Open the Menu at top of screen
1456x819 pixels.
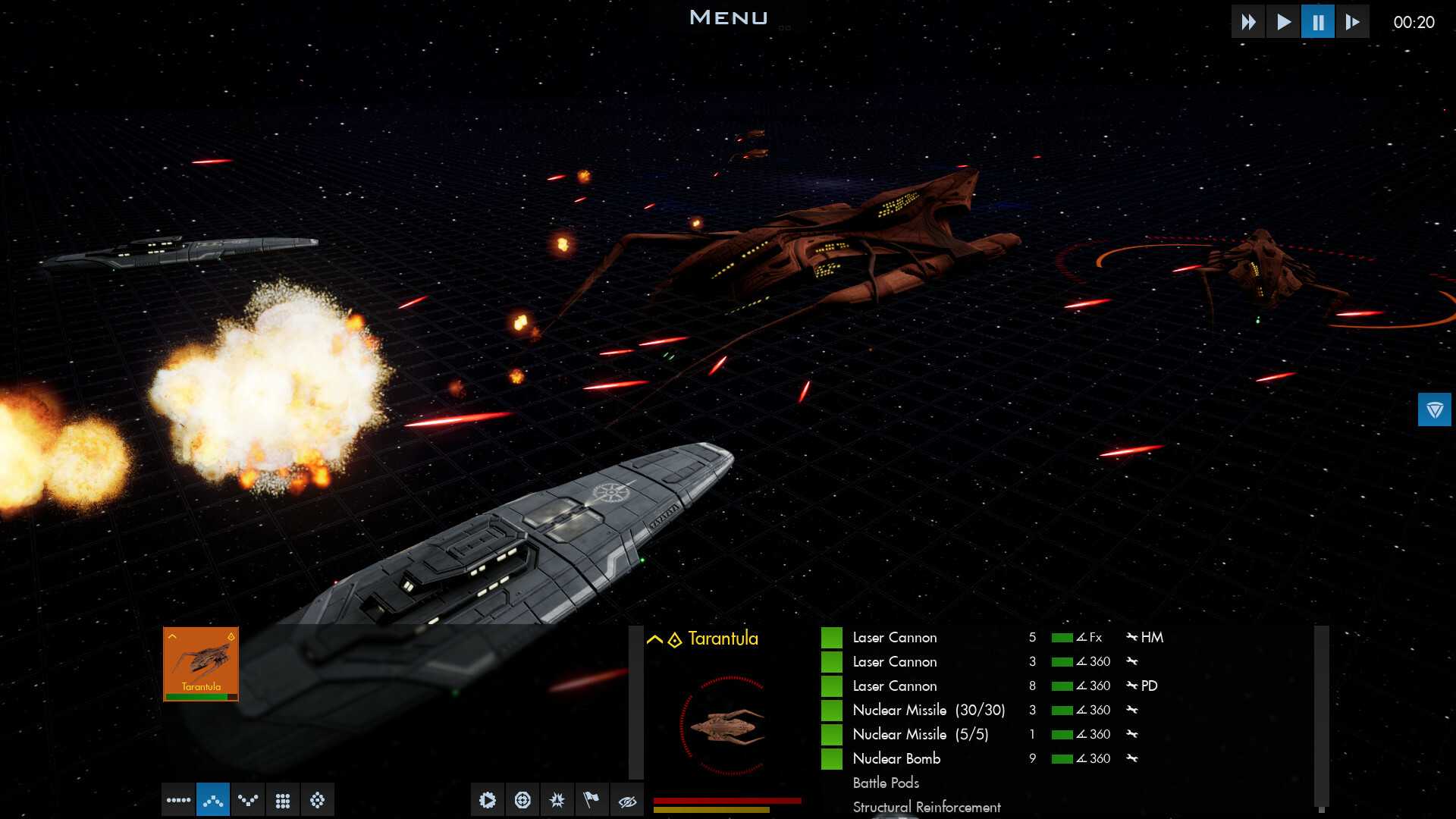[727, 17]
